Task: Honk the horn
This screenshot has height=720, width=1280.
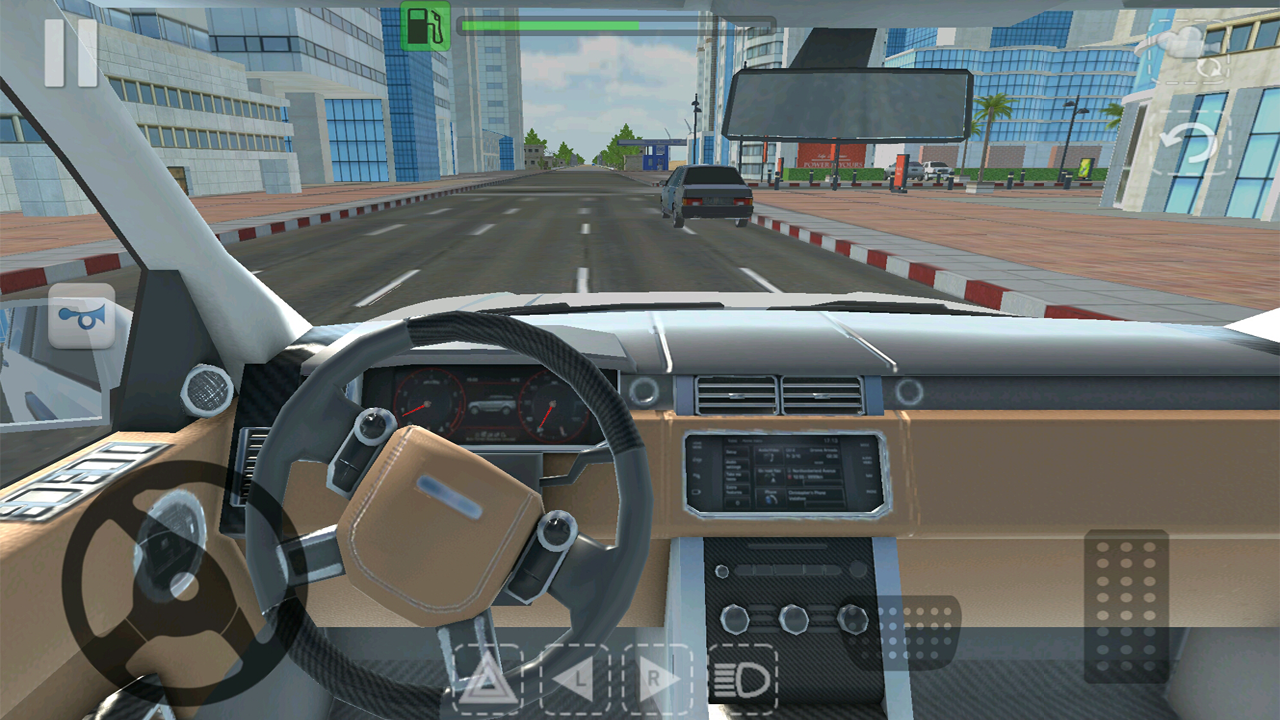Action: [80, 318]
